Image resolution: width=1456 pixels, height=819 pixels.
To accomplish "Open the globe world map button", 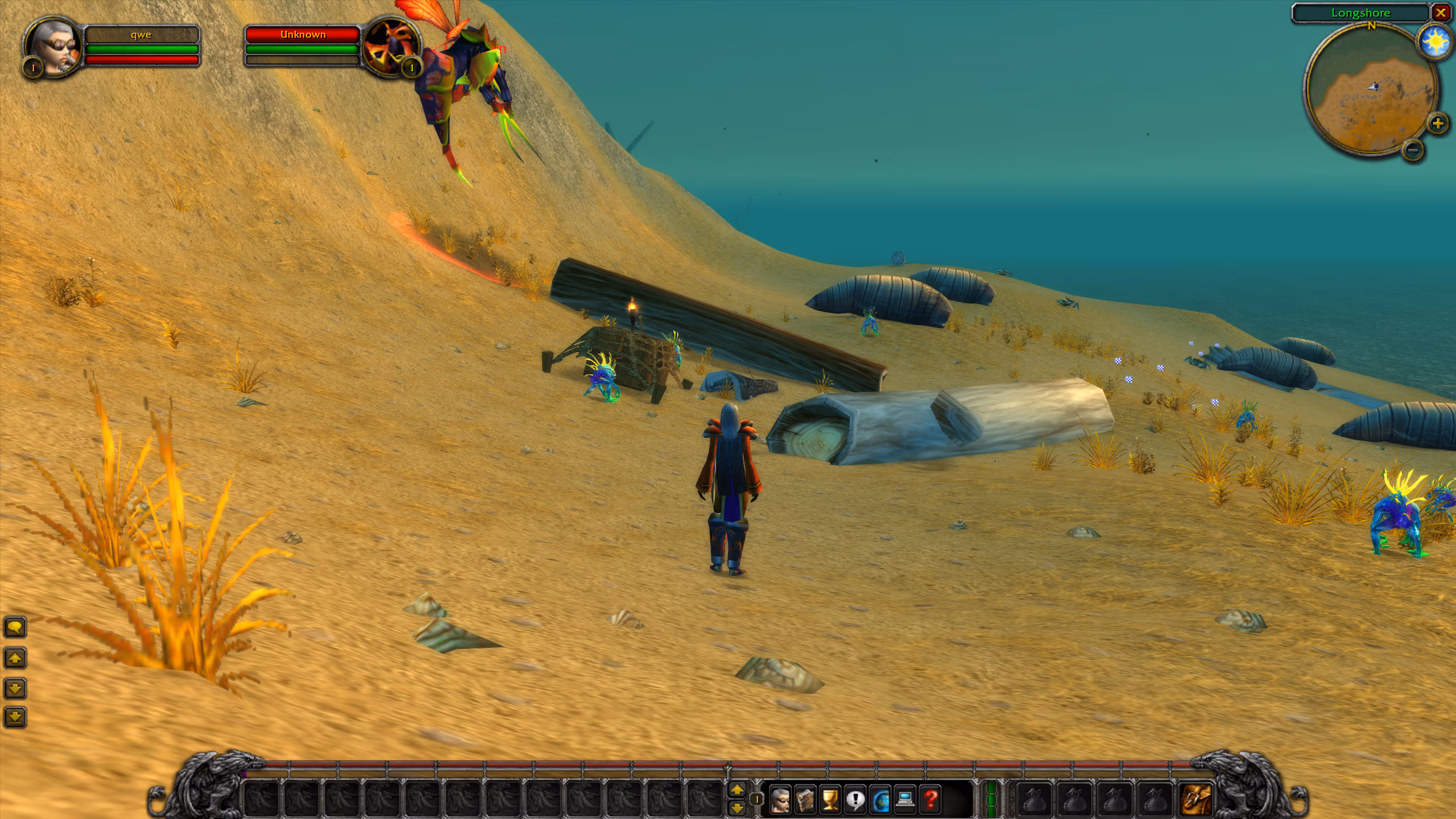I will (880, 800).
